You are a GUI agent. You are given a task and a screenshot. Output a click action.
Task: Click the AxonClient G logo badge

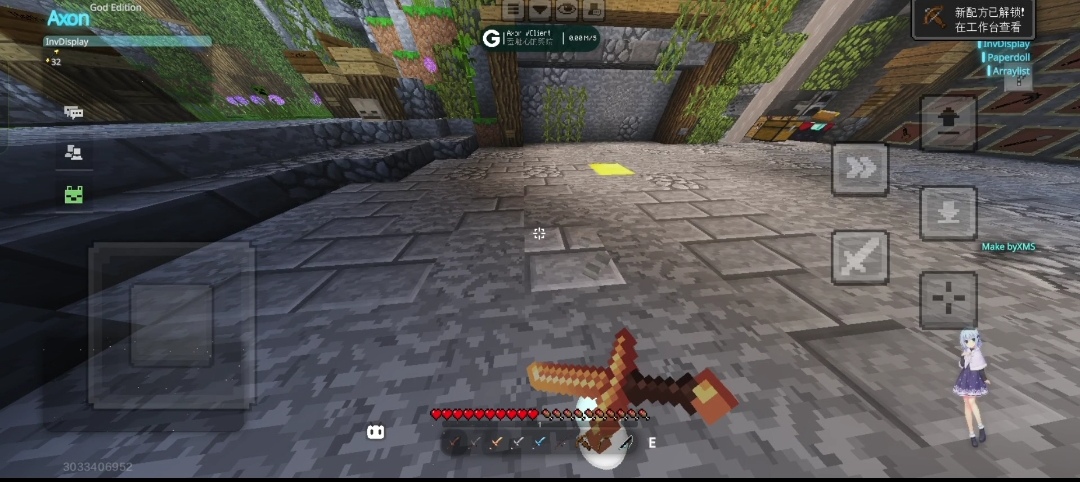pyautogui.click(x=491, y=39)
